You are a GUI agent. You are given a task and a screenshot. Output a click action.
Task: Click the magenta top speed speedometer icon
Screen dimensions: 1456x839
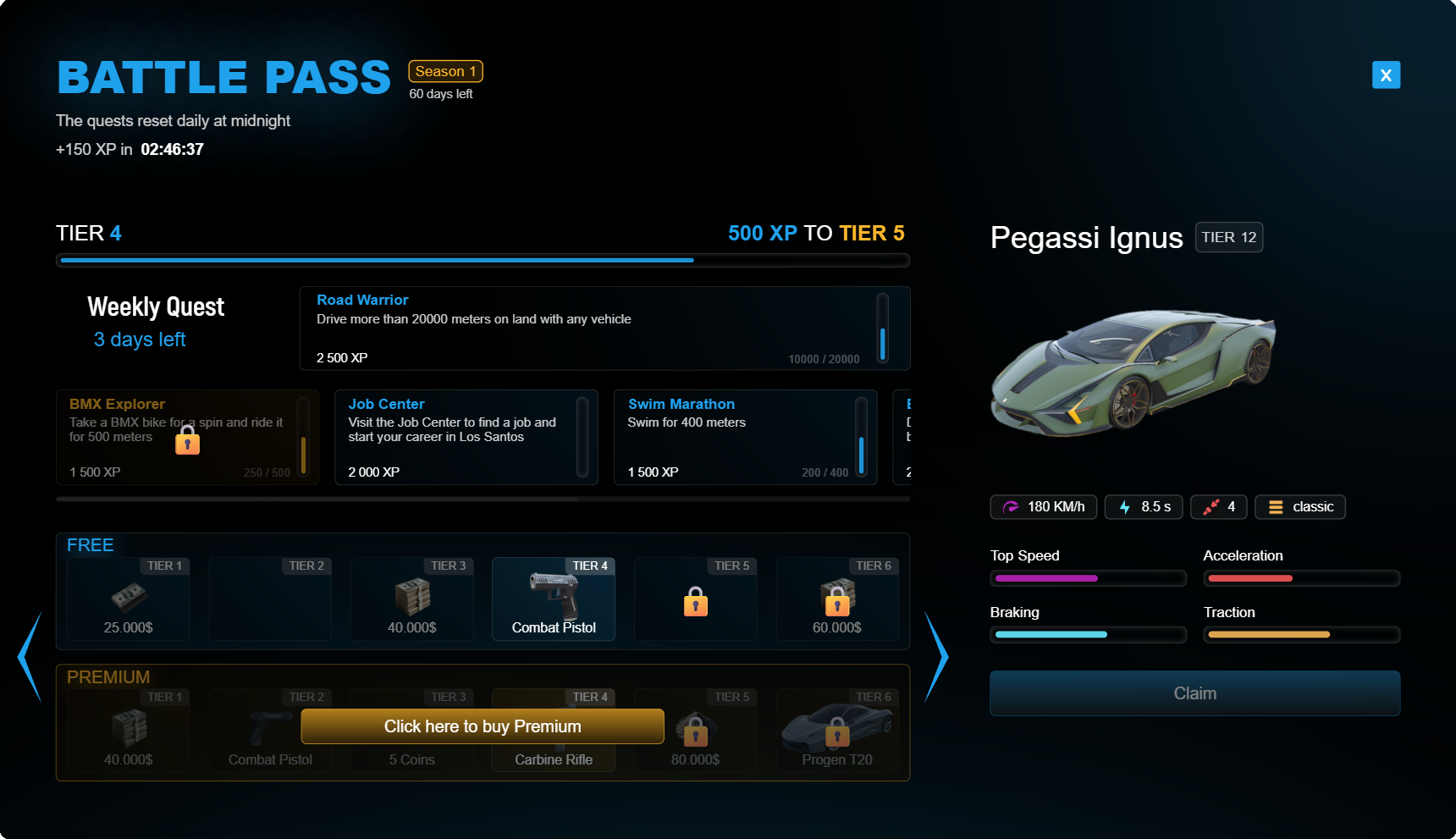[1010, 506]
